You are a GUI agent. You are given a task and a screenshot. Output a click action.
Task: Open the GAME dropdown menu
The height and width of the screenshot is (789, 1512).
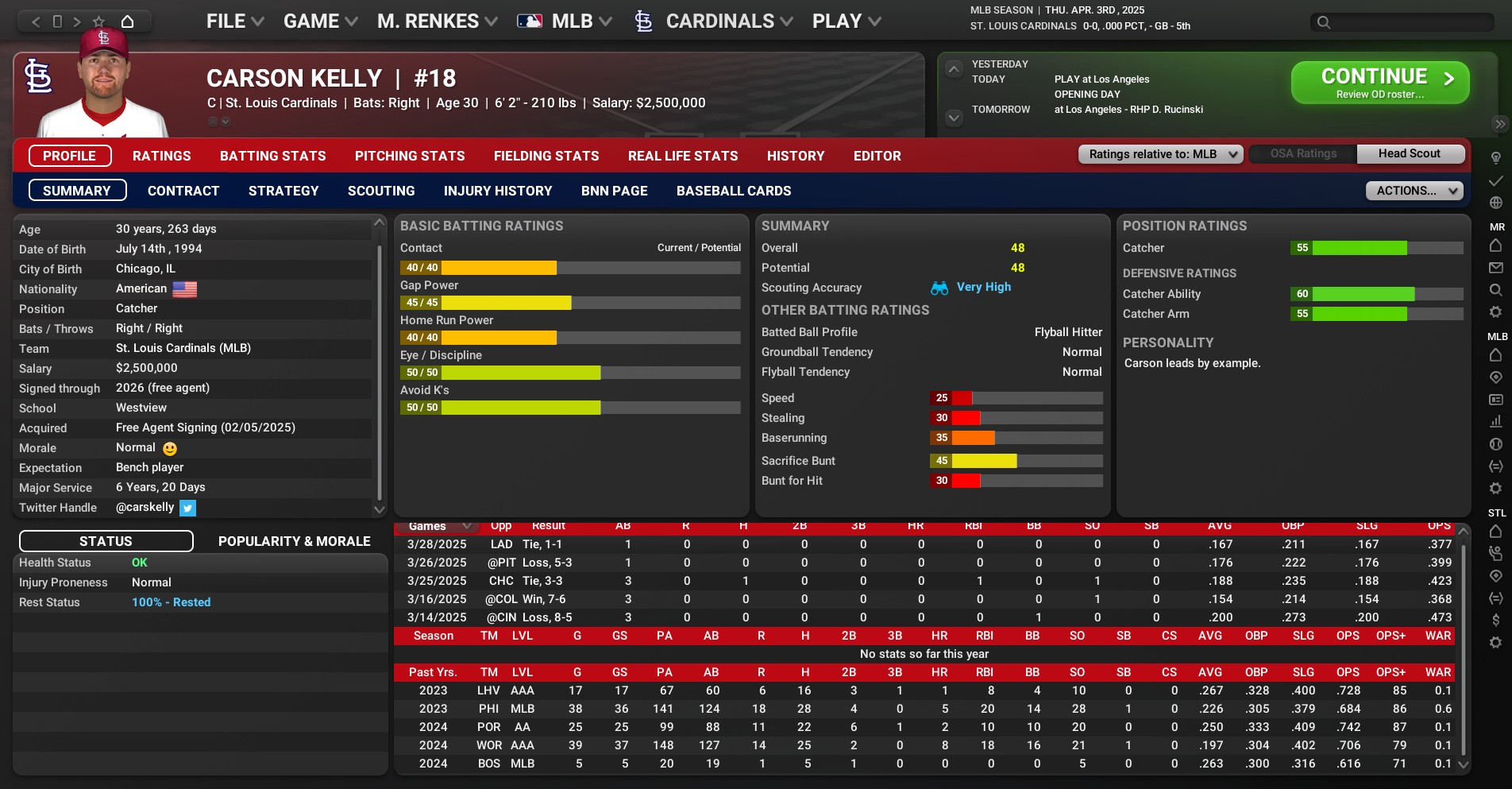[320, 21]
